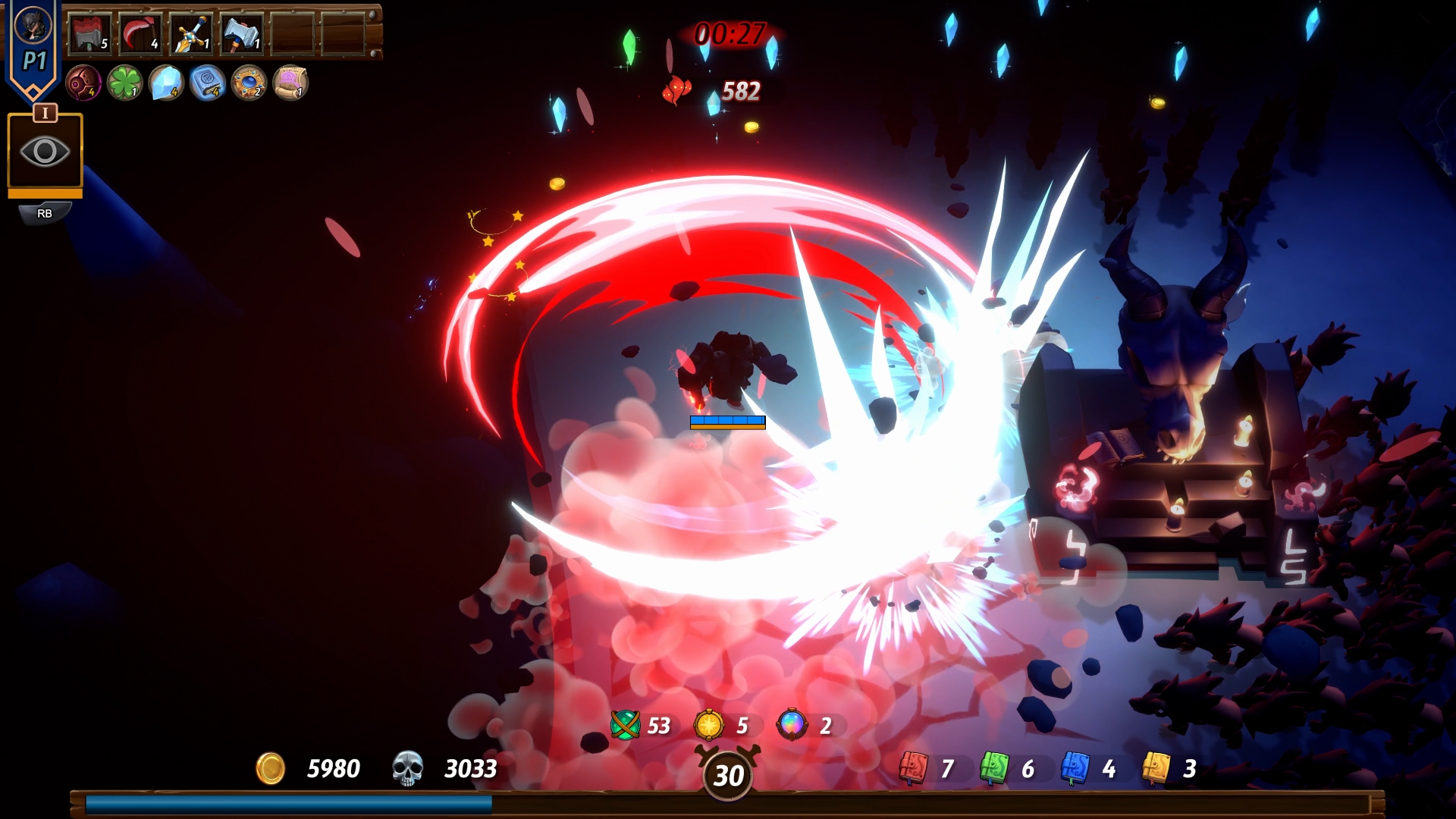Select the red war hammer weapon slot
Screen dimensions: 1456x819
click(89, 34)
